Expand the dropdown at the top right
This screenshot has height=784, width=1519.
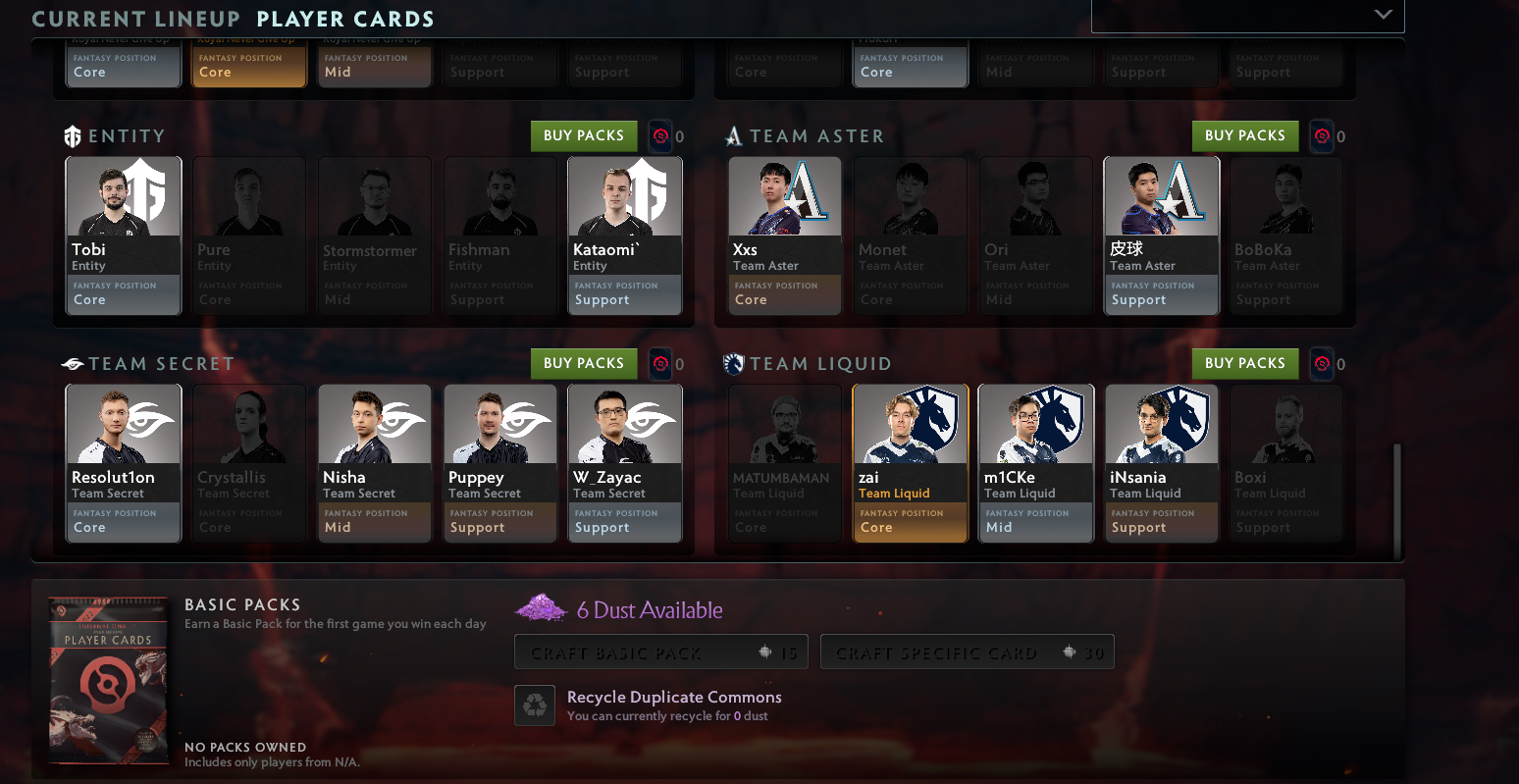click(x=1383, y=15)
